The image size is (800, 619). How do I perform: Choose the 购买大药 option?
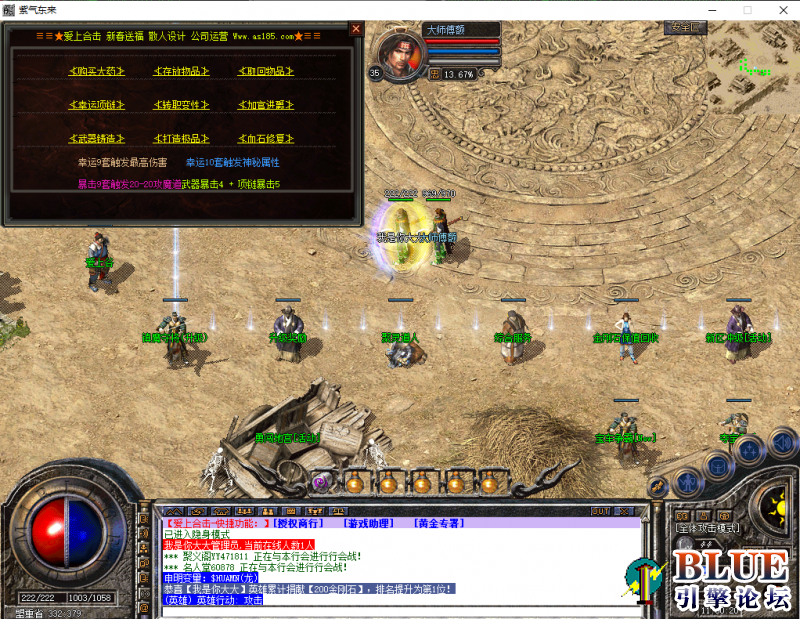coord(96,71)
